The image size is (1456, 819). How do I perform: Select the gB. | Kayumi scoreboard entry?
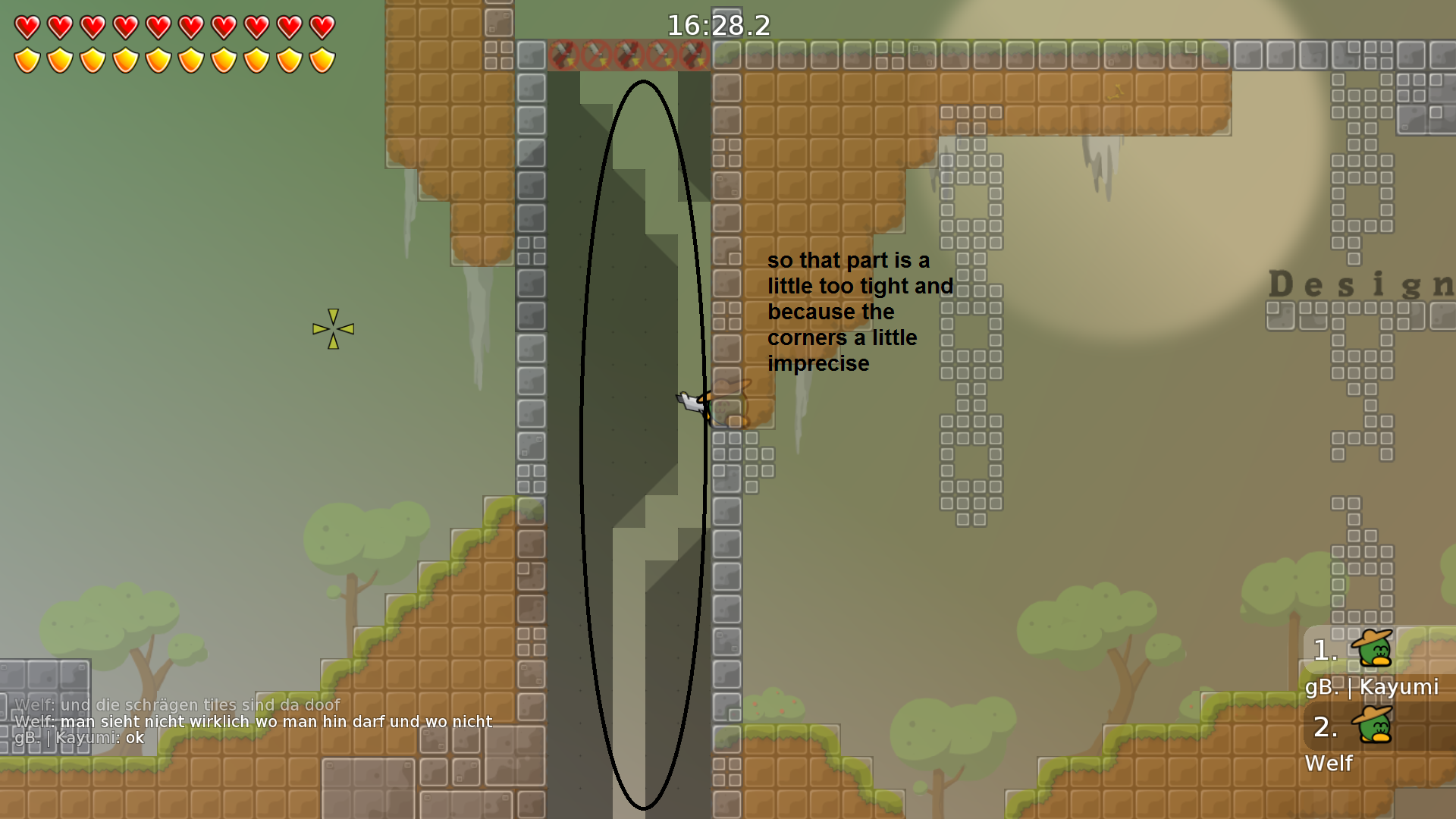1374,689
